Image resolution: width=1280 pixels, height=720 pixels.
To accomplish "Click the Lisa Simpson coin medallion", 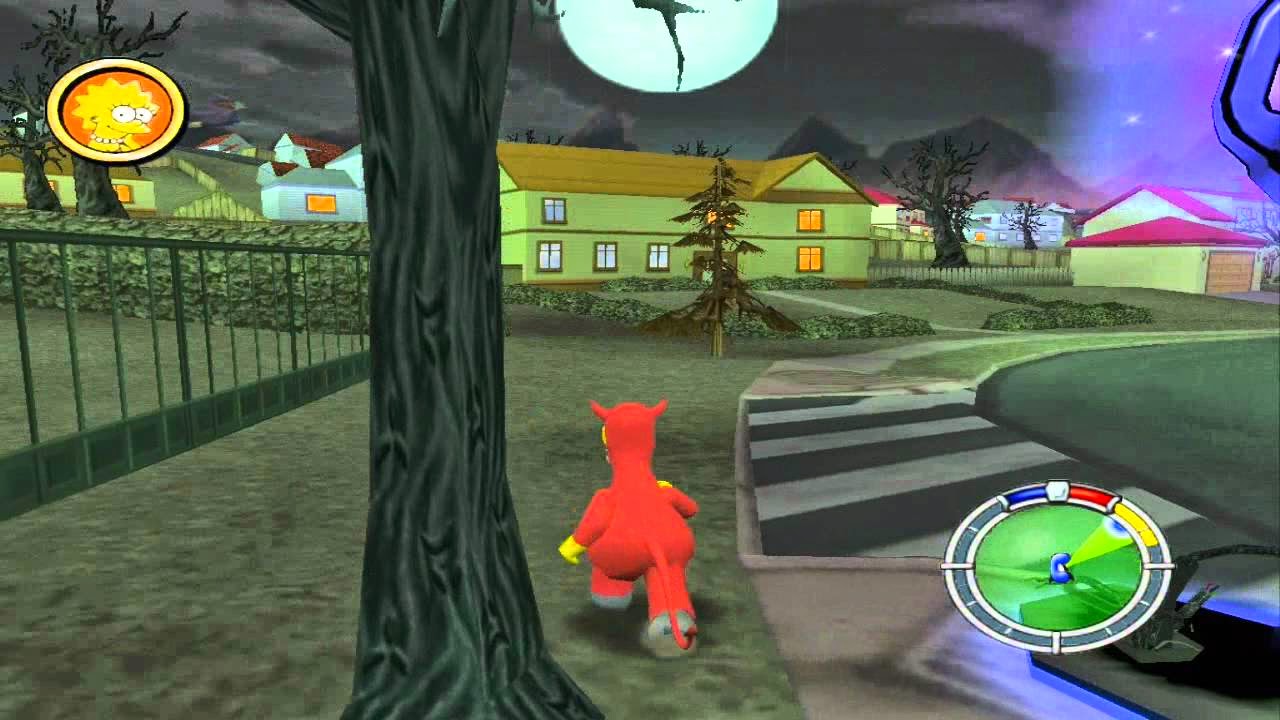I will 115,110.
